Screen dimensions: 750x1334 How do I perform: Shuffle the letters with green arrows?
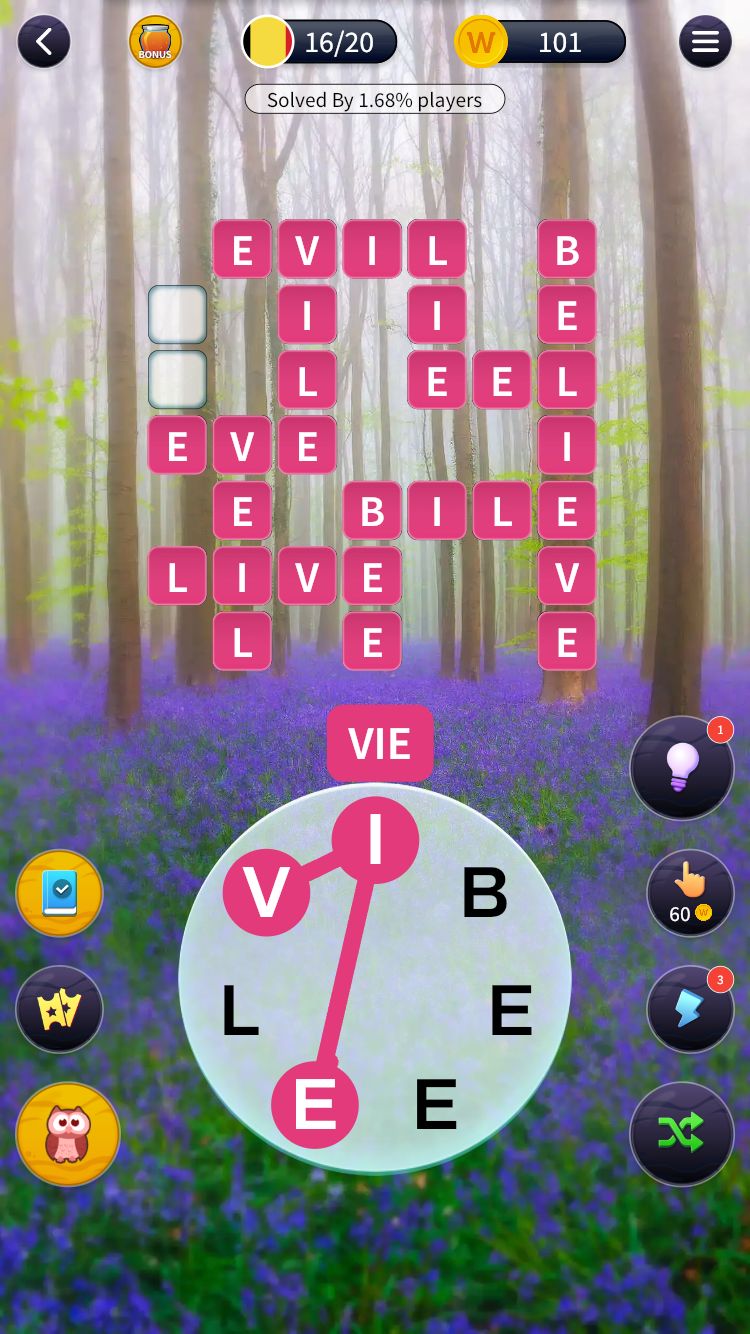682,1133
